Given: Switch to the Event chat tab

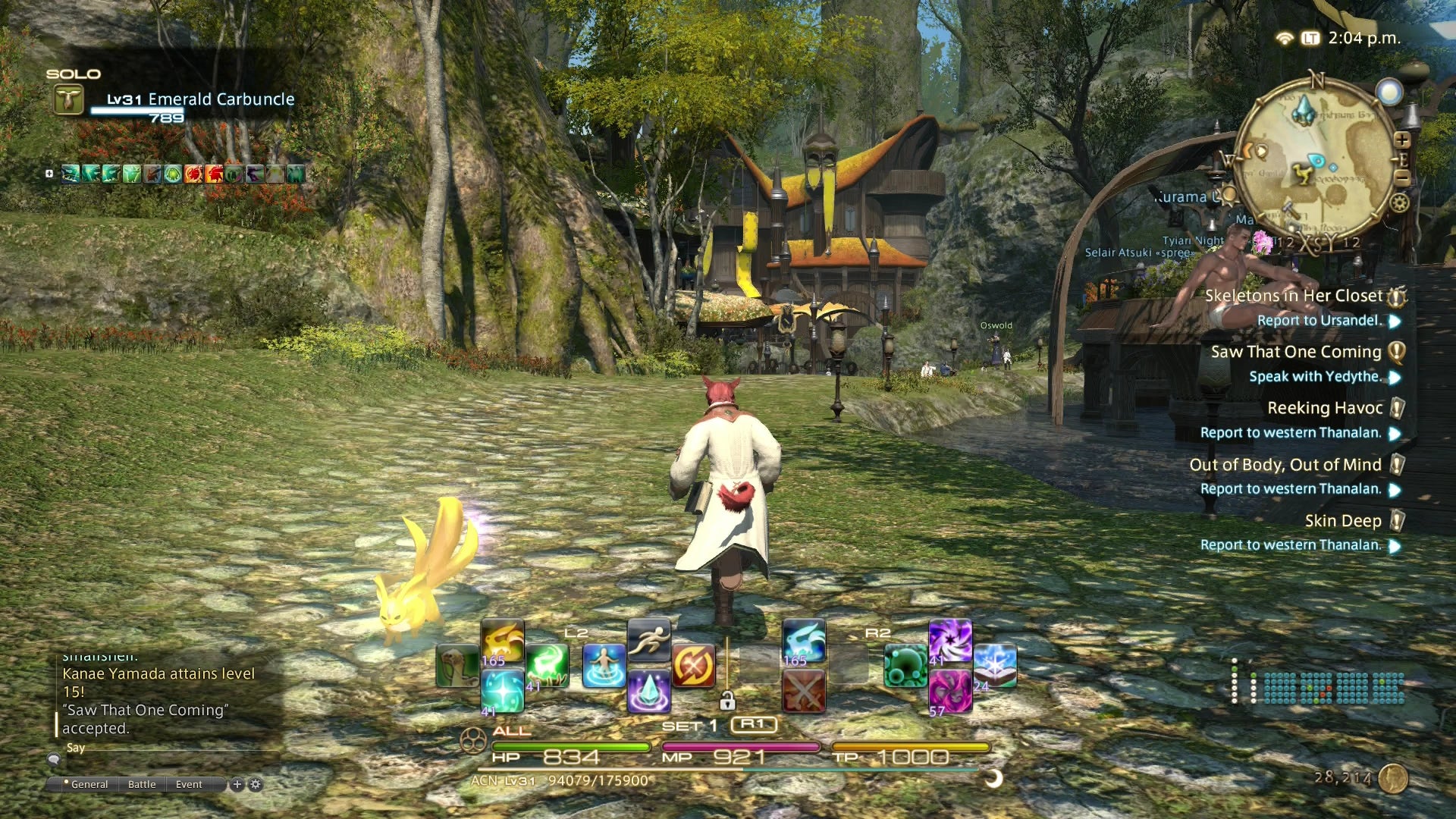Looking at the screenshot, I should [188, 784].
